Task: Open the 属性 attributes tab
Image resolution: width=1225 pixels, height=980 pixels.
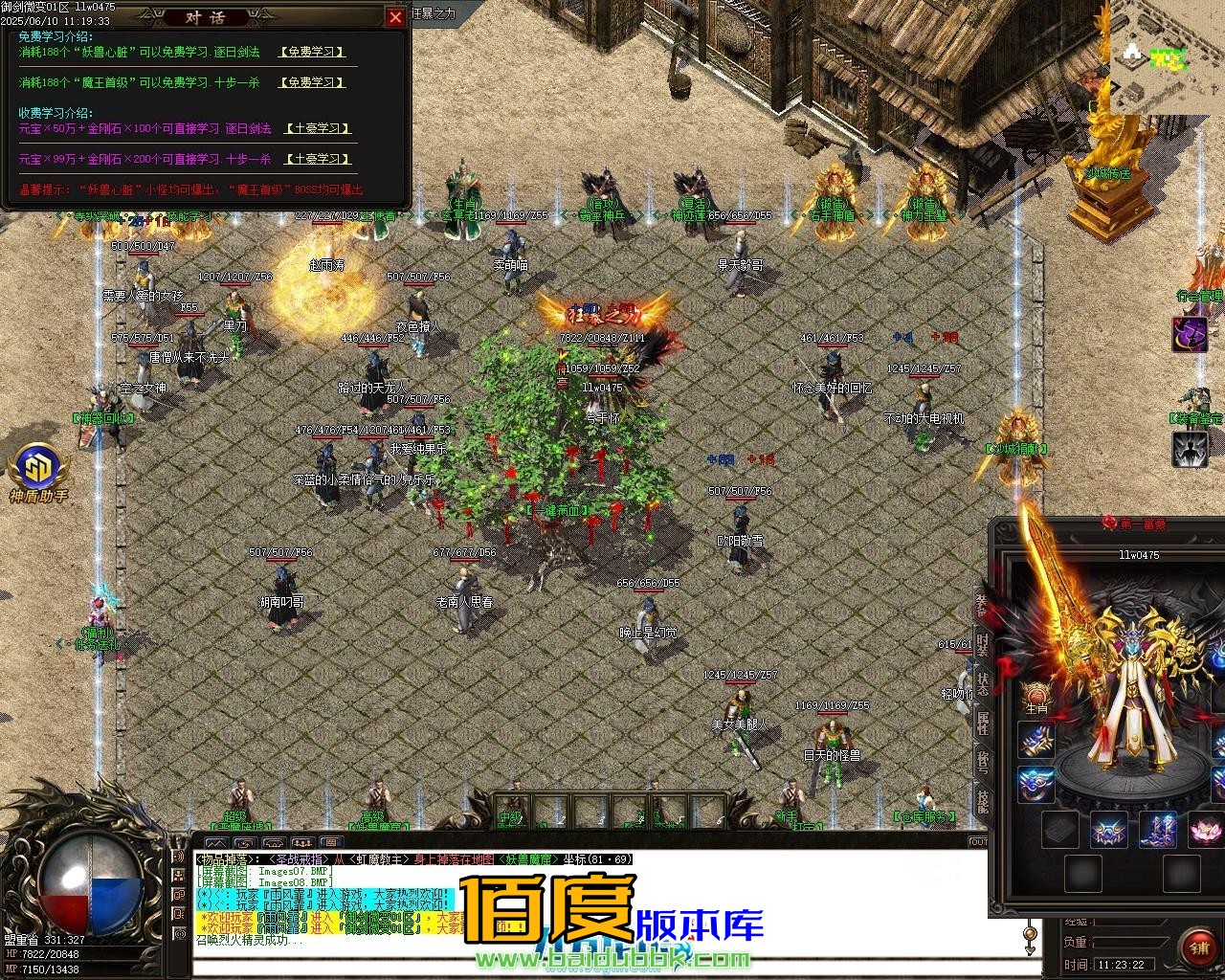Action: pyautogui.click(x=982, y=722)
